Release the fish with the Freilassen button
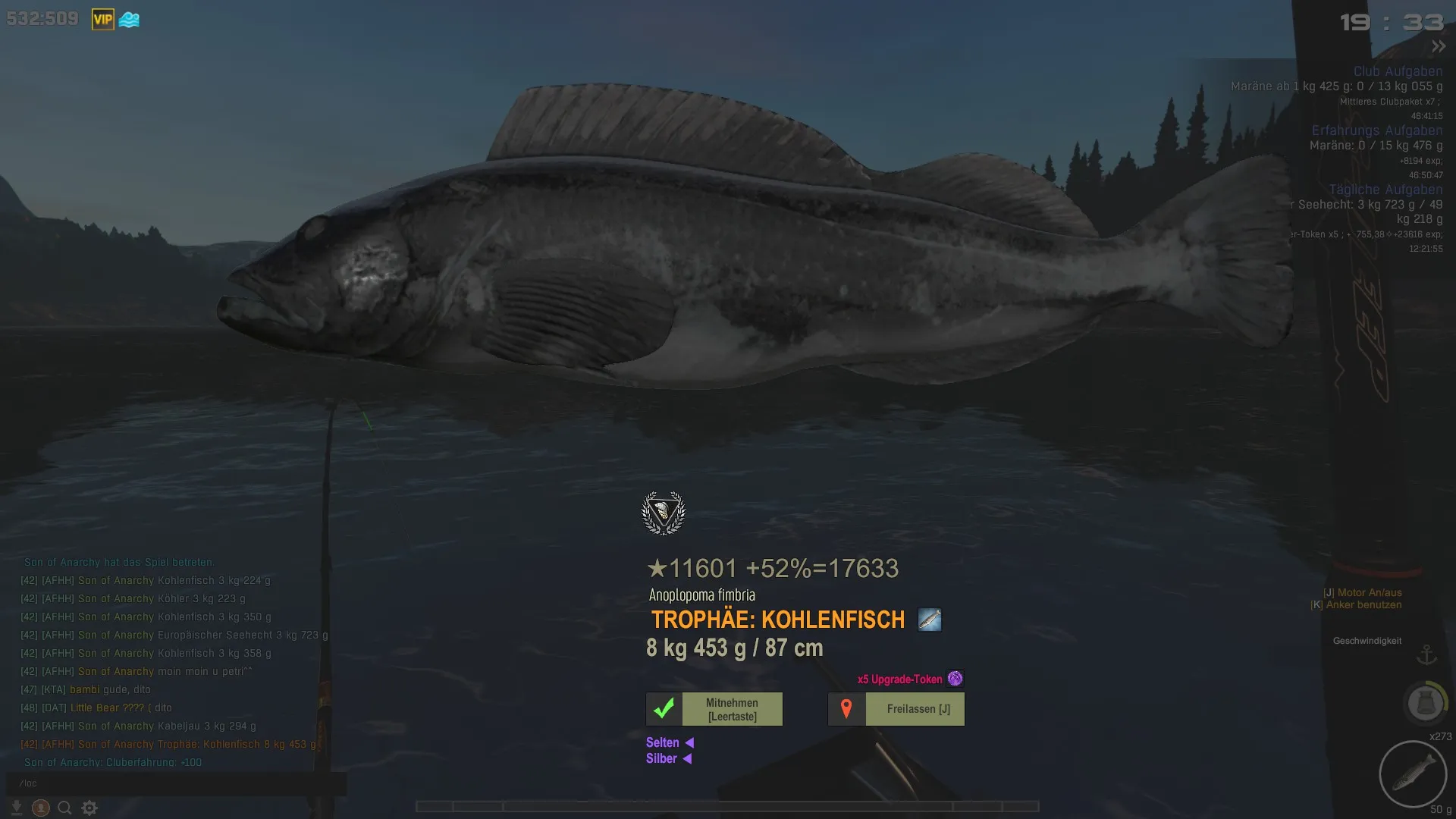This screenshot has height=819, width=1456. pos(896,709)
